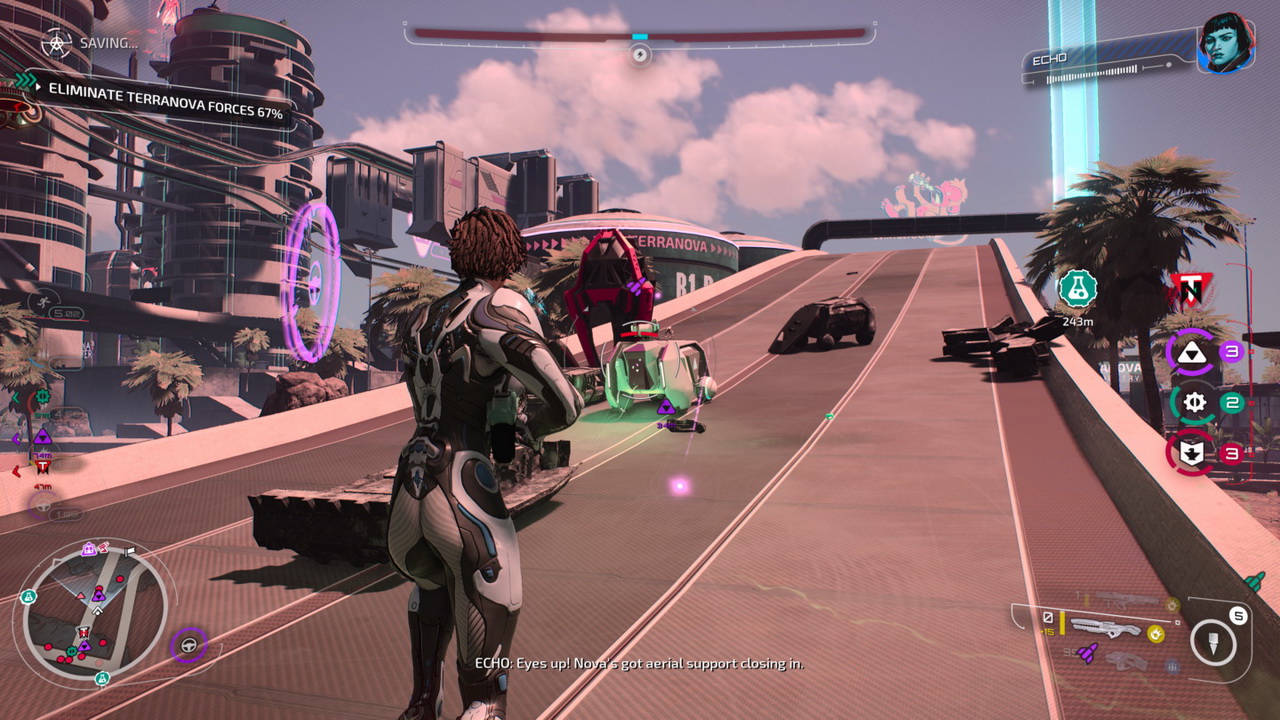Click the white flag marker on minimap rim
The height and width of the screenshot is (720, 1280).
[x=128, y=551]
